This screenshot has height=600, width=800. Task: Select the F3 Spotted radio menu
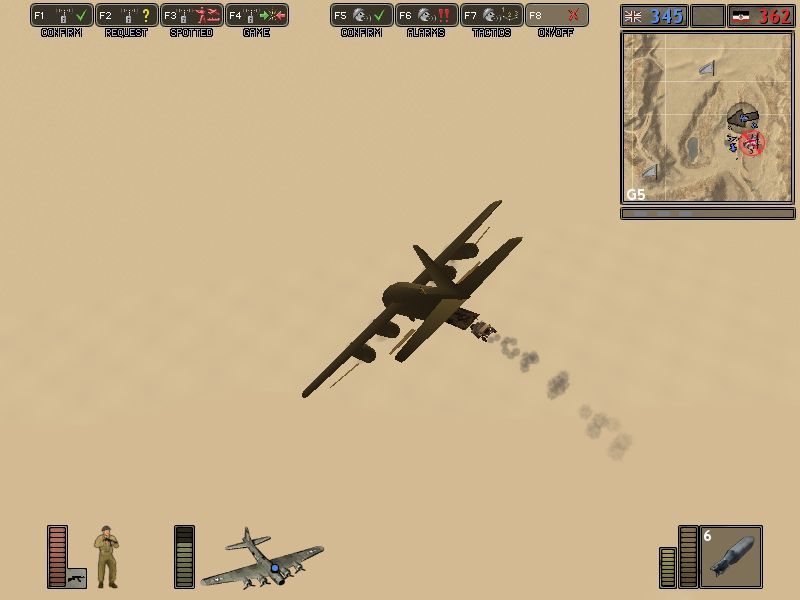tap(192, 16)
